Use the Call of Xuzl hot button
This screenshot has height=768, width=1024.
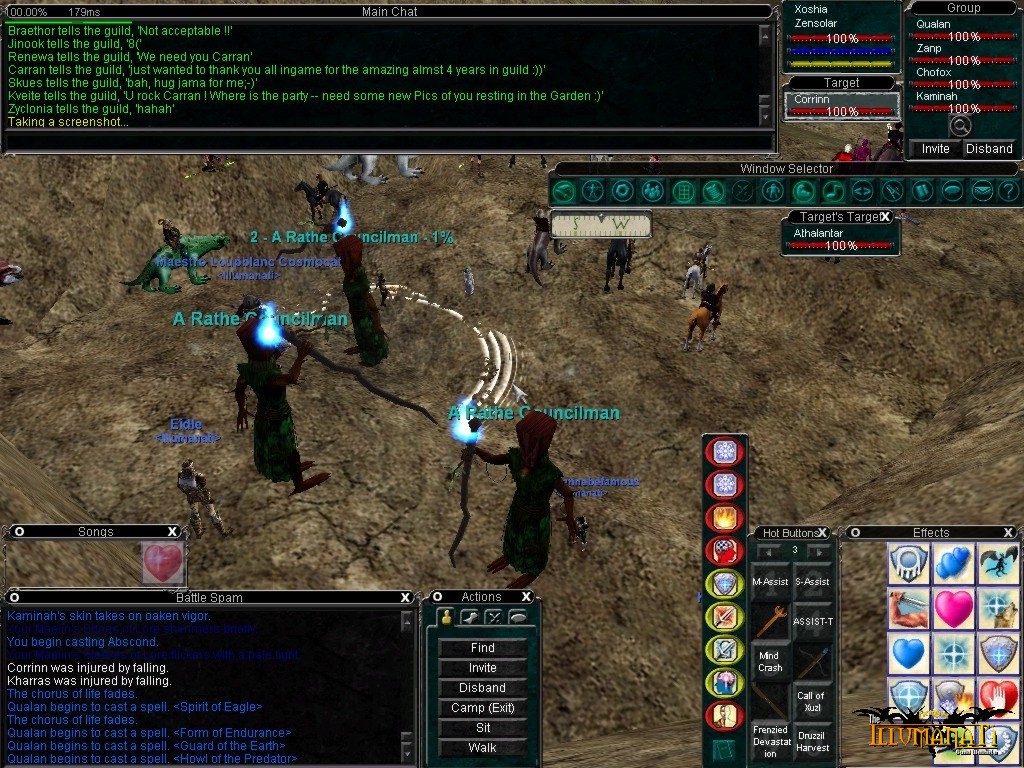(x=811, y=701)
